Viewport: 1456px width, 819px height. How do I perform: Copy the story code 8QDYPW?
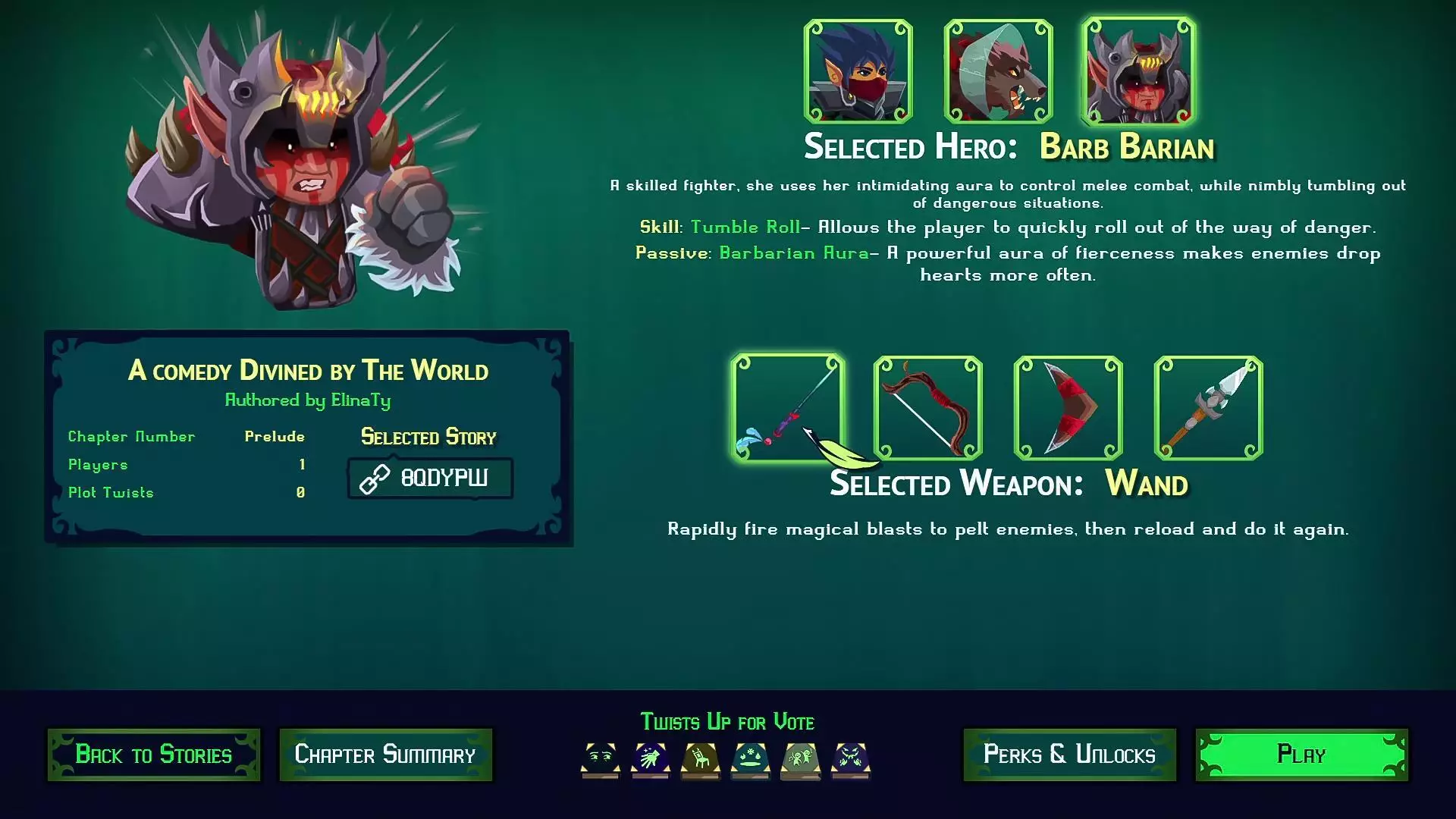pos(430,479)
